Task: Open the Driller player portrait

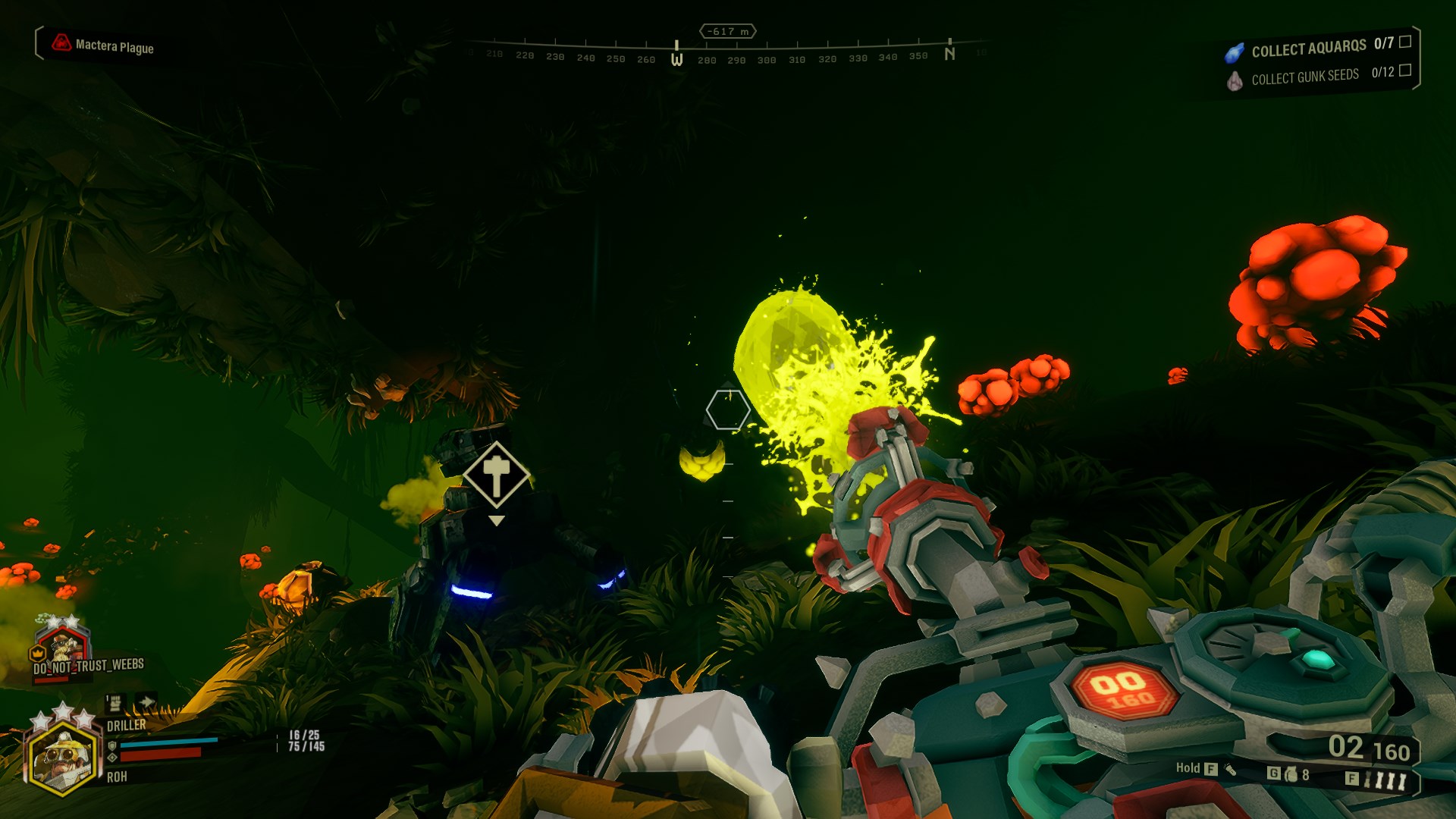Action: coord(62,757)
